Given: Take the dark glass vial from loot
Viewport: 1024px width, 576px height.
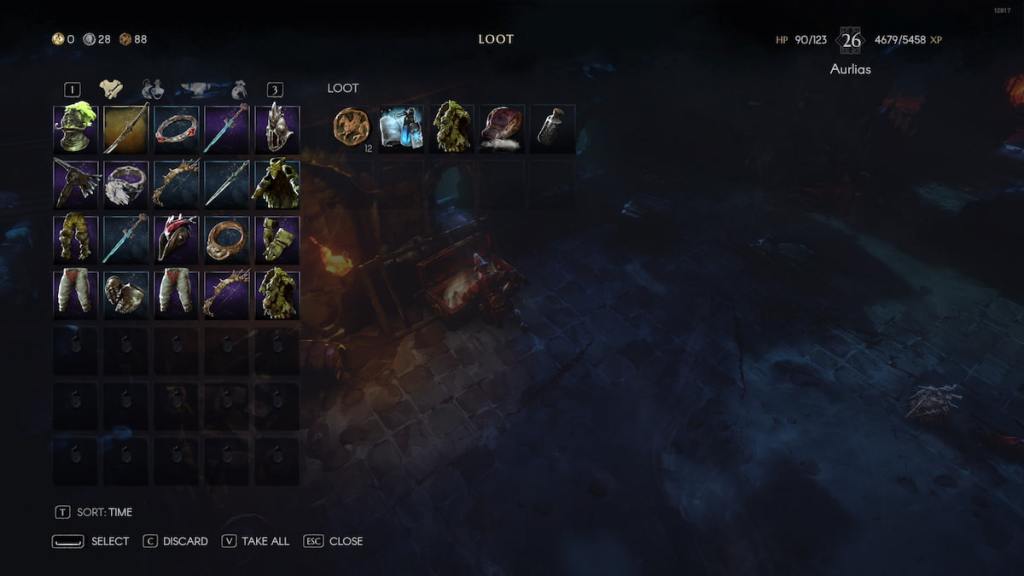Looking at the screenshot, I should coord(551,128).
